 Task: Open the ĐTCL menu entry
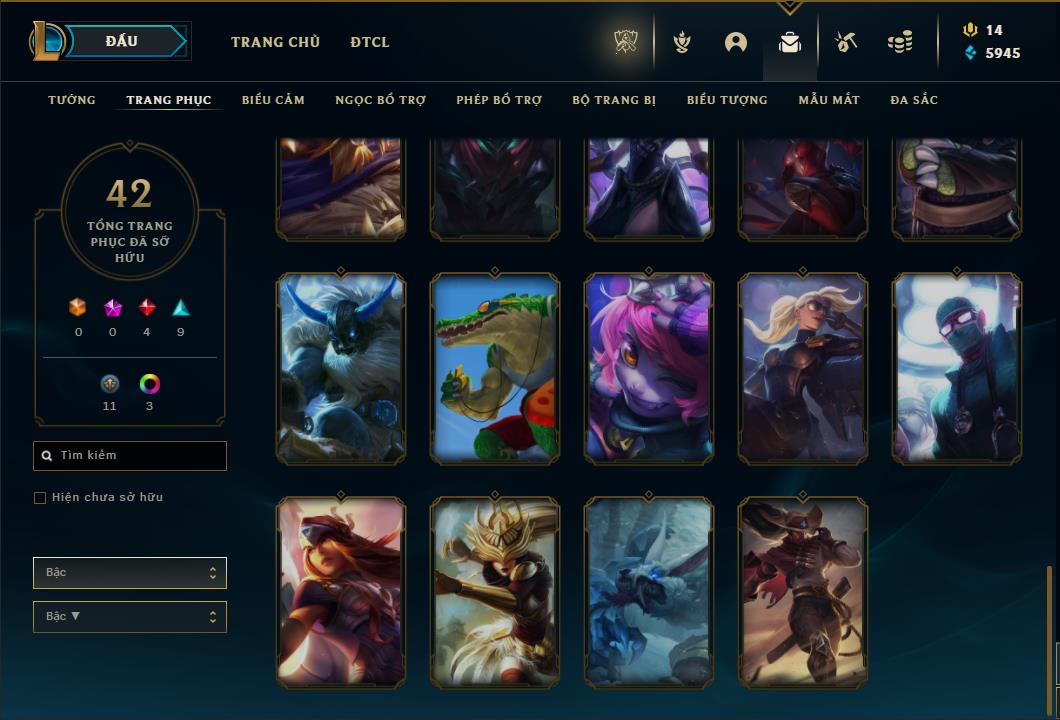pyautogui.click(x=370, y=42)
